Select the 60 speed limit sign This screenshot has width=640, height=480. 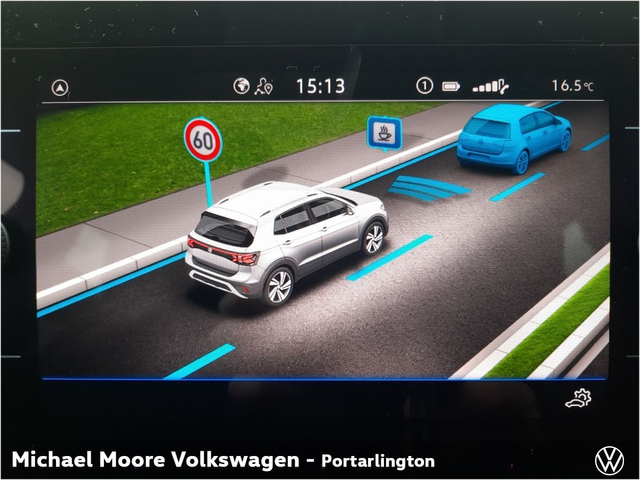coord(203,140)
